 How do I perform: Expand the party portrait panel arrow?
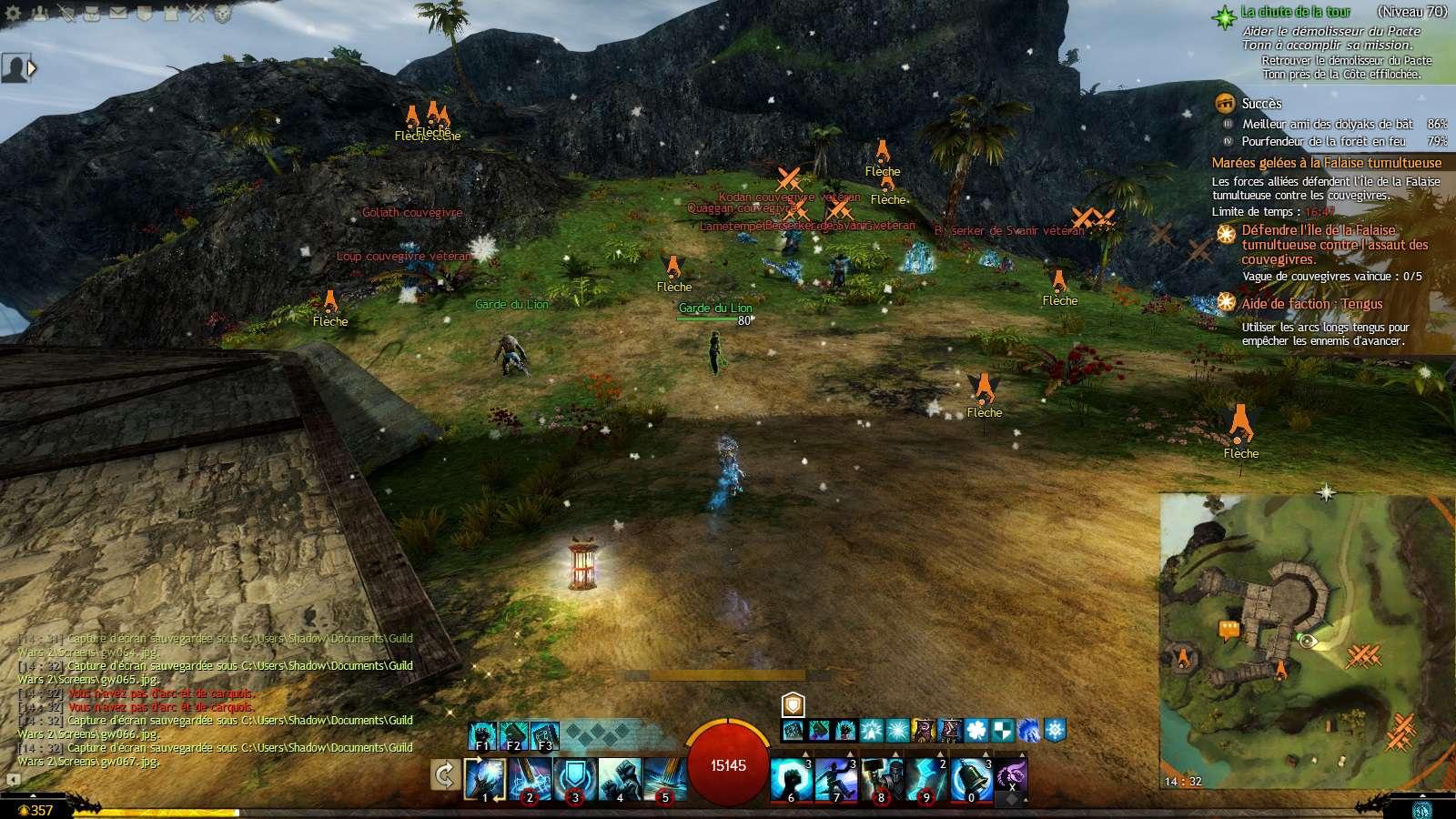[33, 68]
